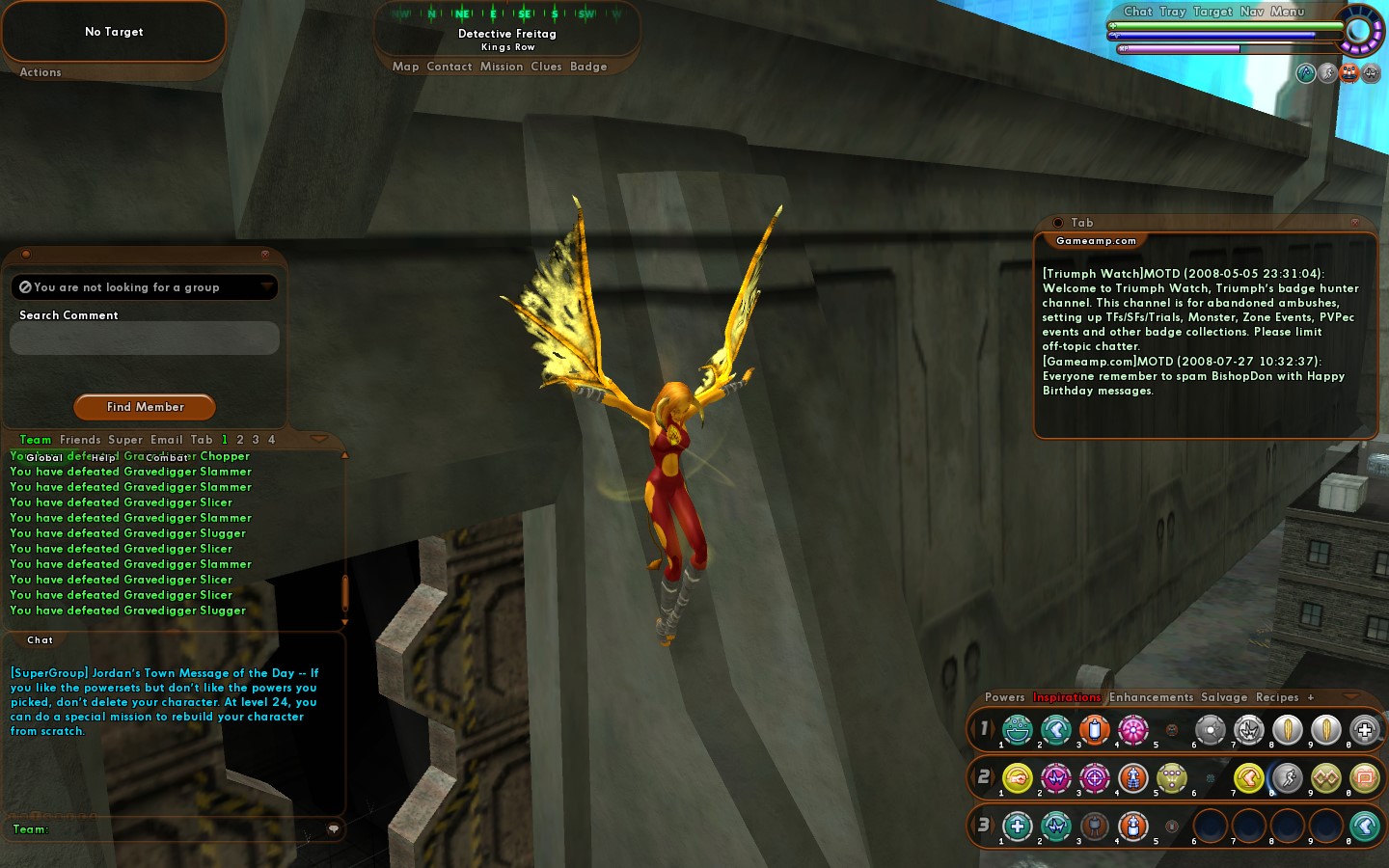Show the Mission window
This screenshot has height=868, width=1389.
tap(502, 67)
